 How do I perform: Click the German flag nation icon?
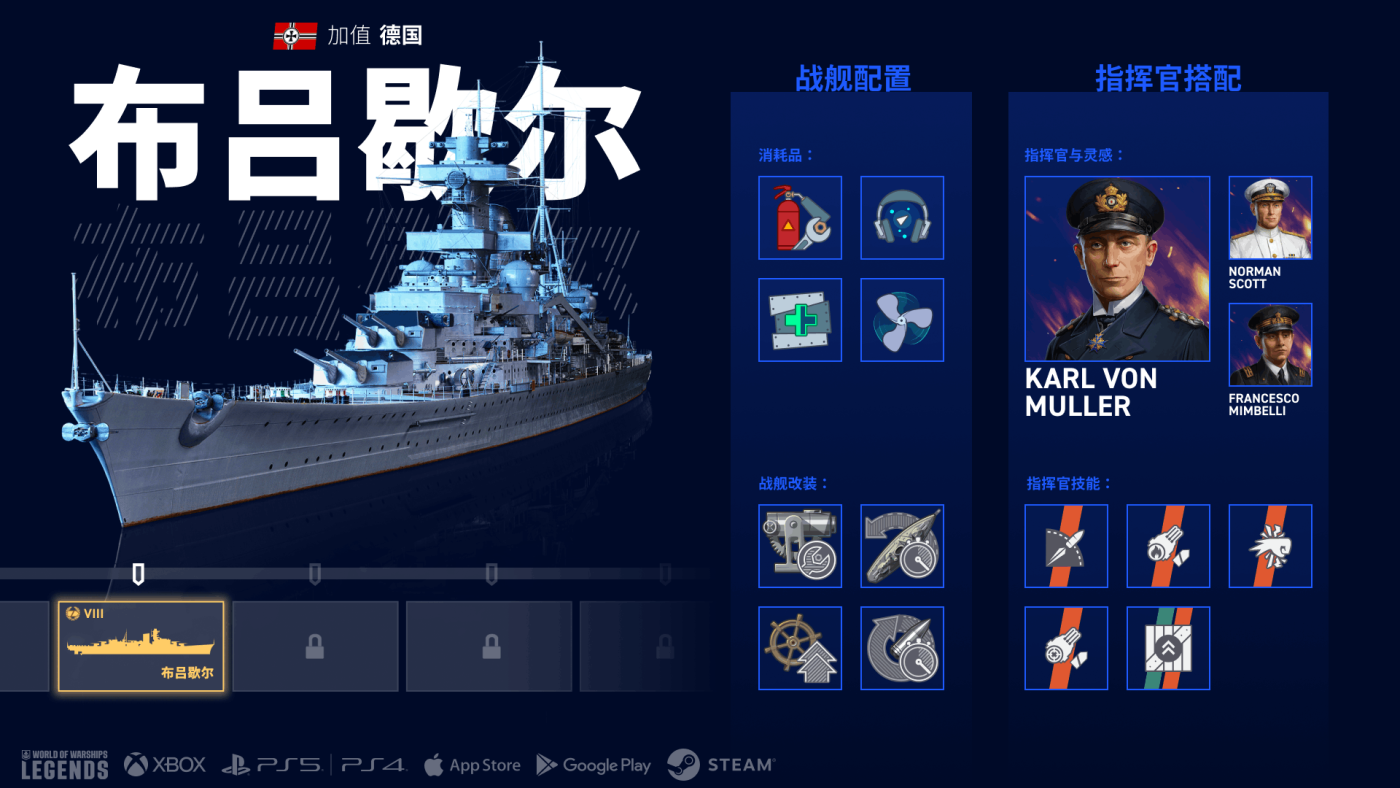click(295, 36)
